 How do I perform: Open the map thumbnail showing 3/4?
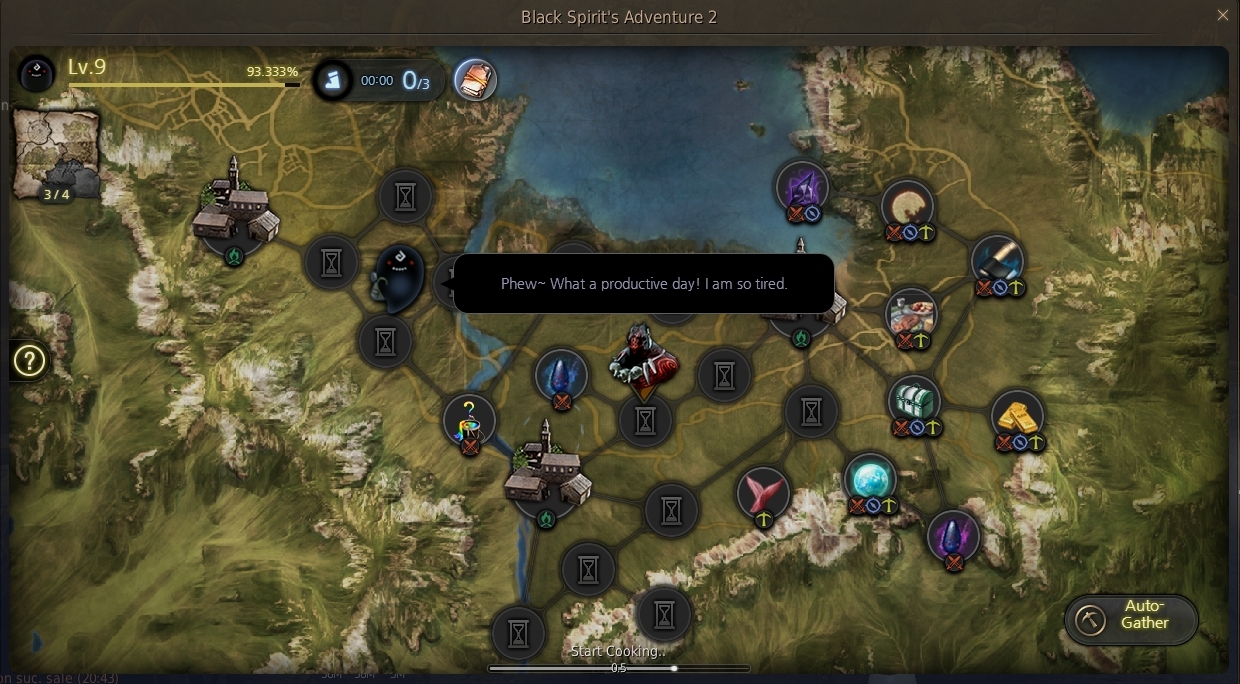click(56, 155)
